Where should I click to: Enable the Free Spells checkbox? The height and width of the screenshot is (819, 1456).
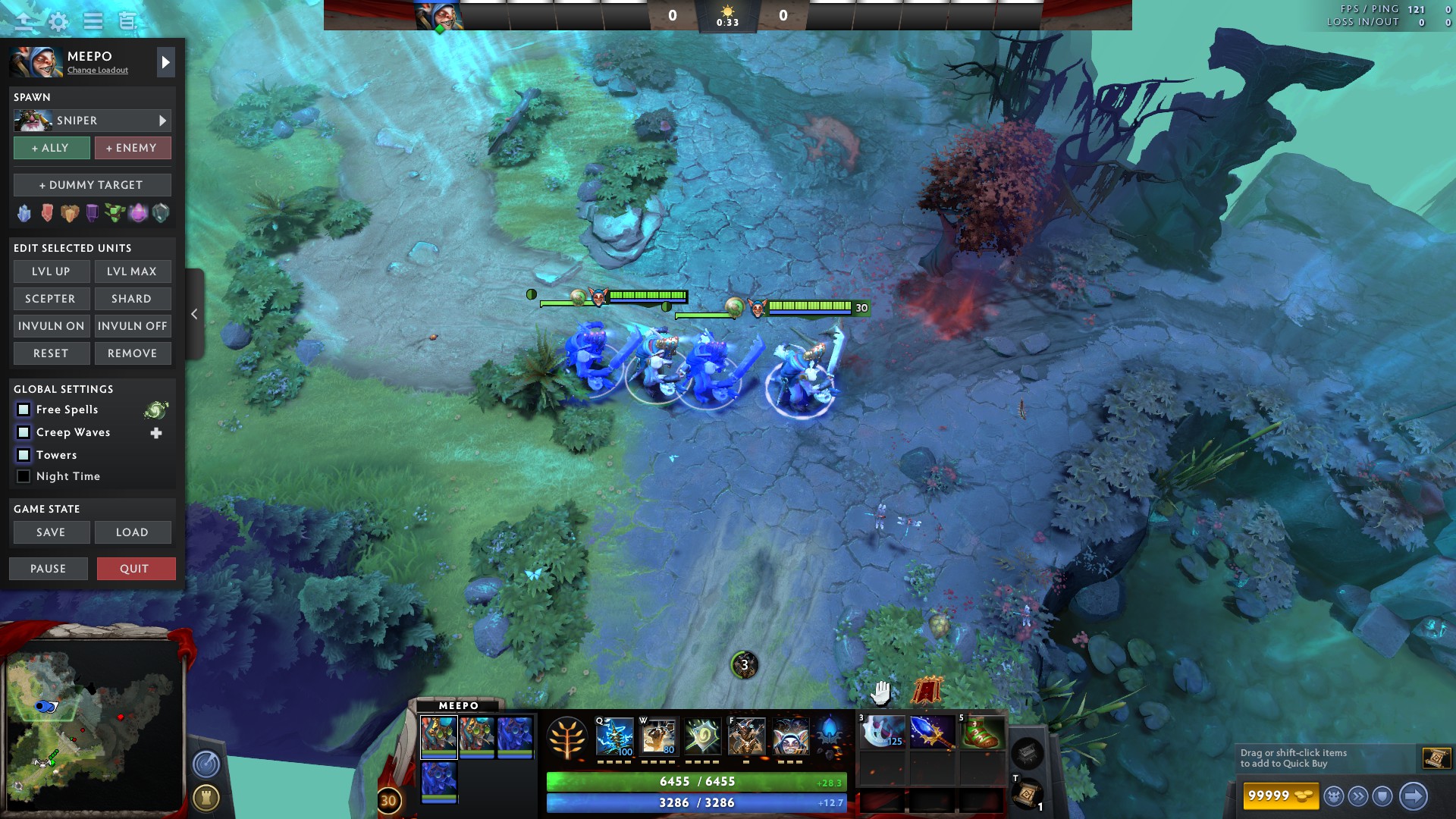24,409
